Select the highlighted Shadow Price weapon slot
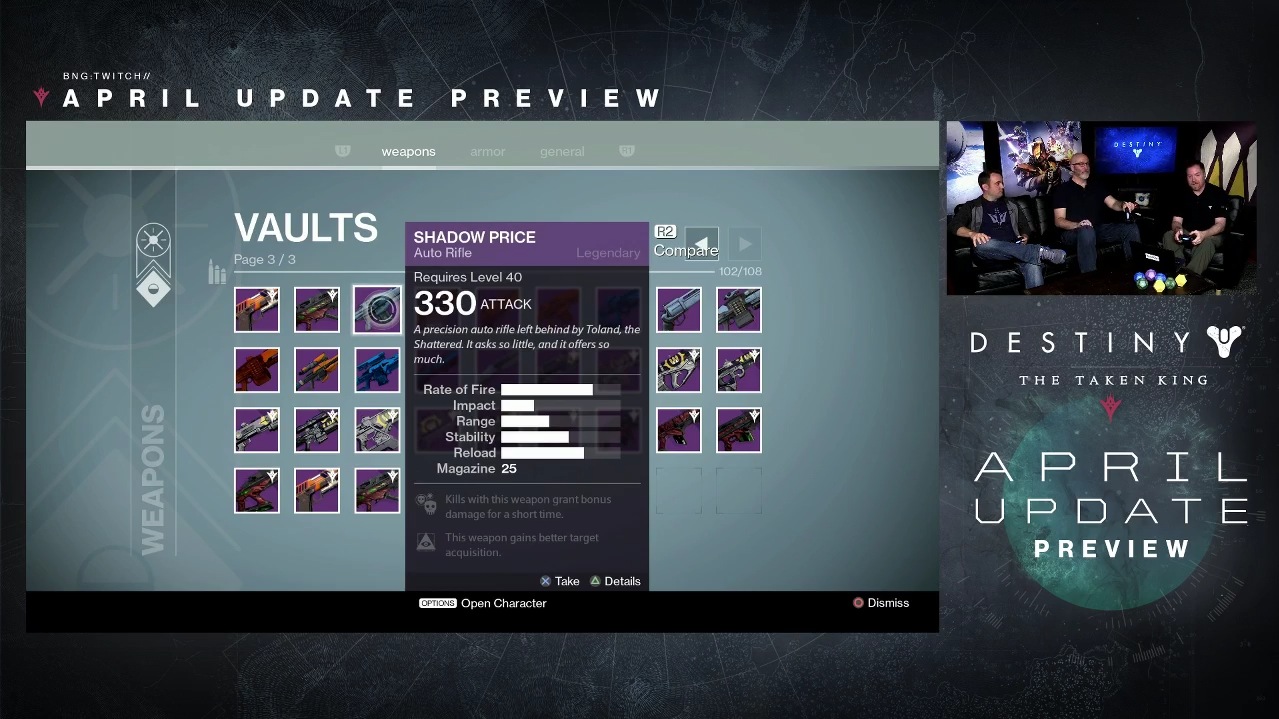 [x=377, y=310]
